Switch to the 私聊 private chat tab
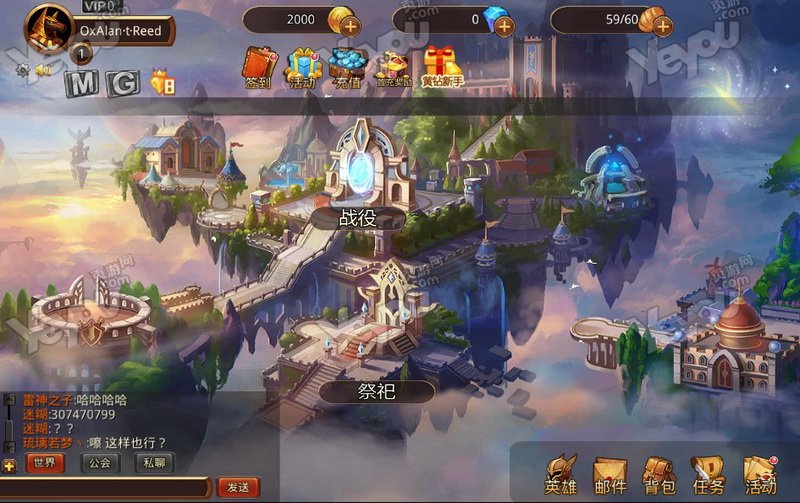The width and height of the screenshot is (800, 503). [x=153, y=463]
